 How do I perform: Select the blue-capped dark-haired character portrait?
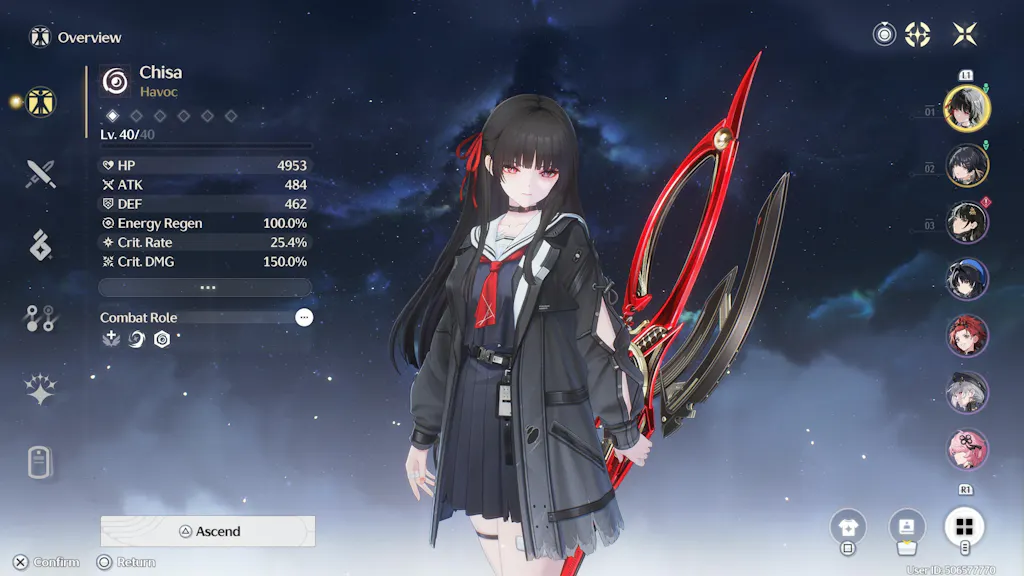pyautogui.click(x=967, y=279)
